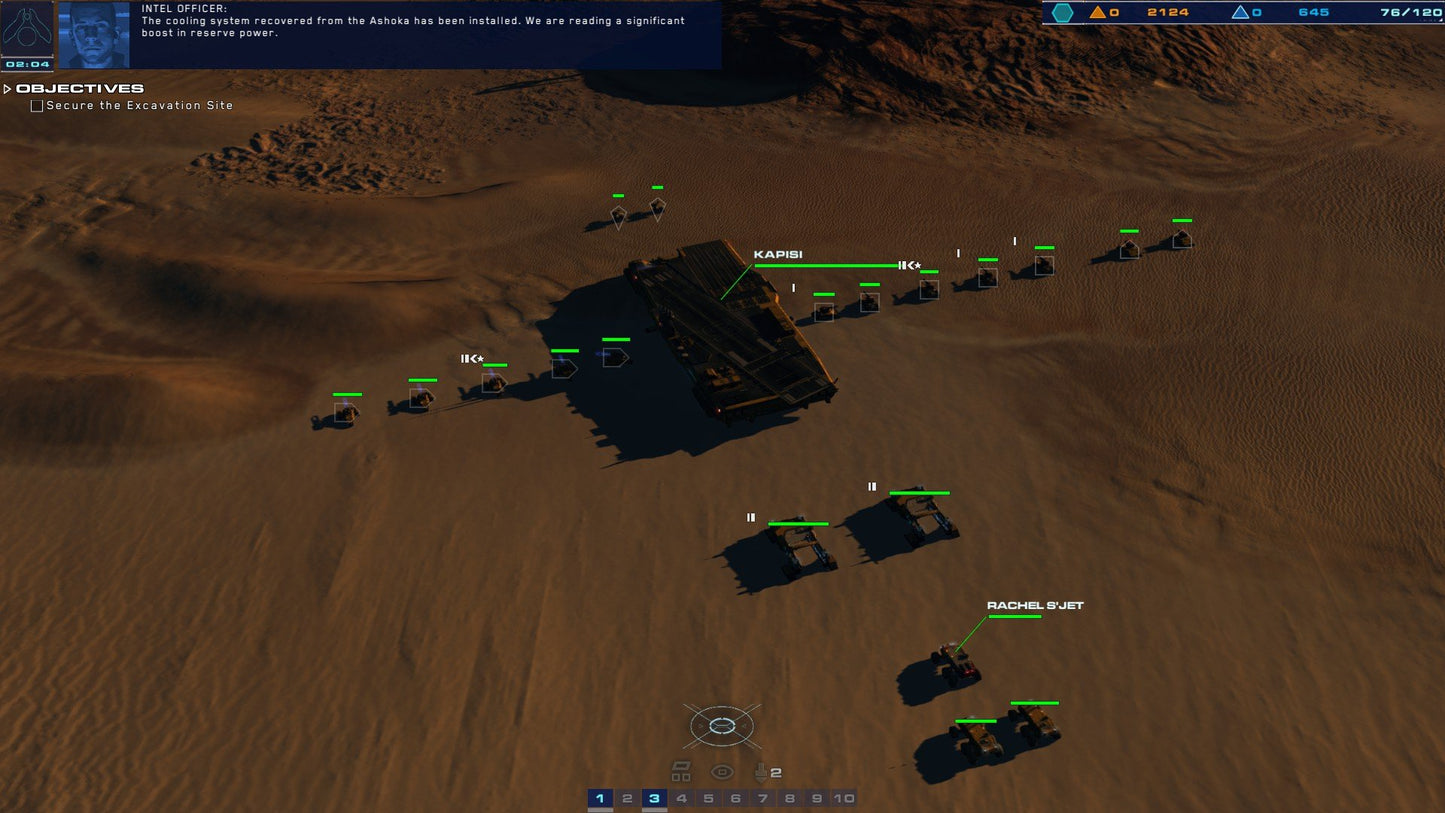This screenshot has height=813, width=1445.
Task: Click the RACHEL S'JET unit label
Action: click(1036, 604)
